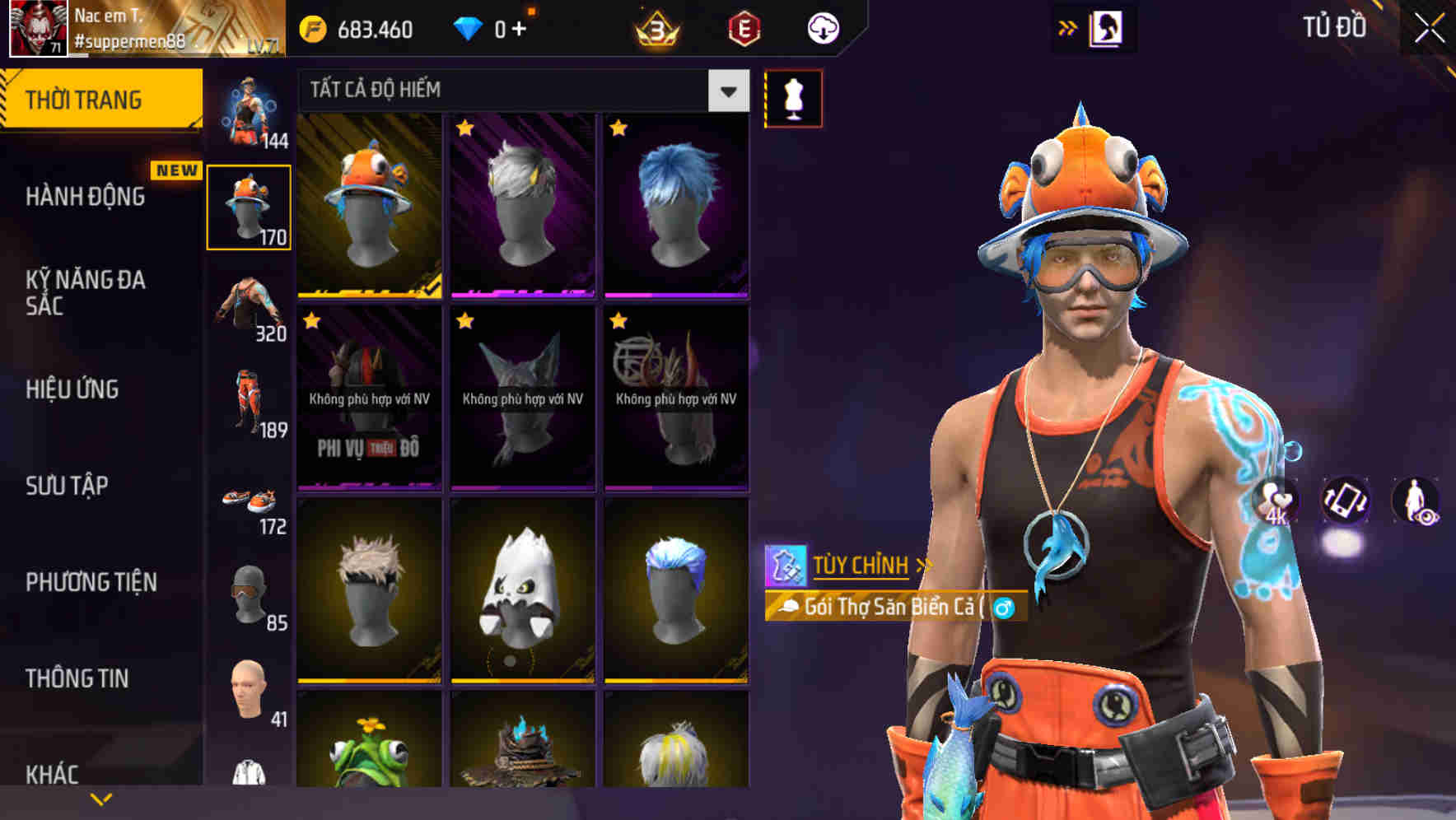Open the mannequin try-on icon beside rarity filter
This screenshot has width=1456, height=820.
click(x=793, y=97)
